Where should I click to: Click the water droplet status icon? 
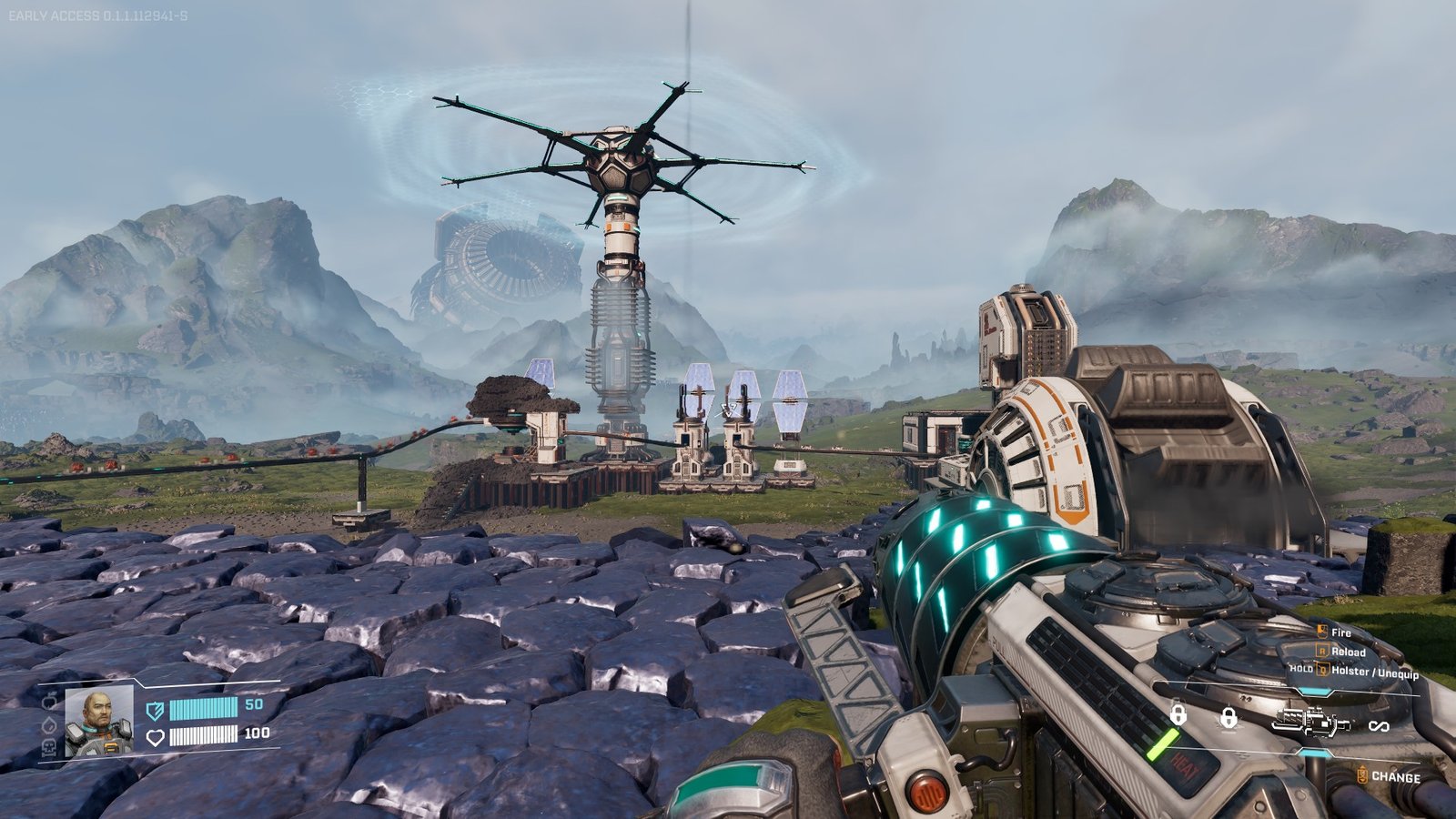point(49,725)
